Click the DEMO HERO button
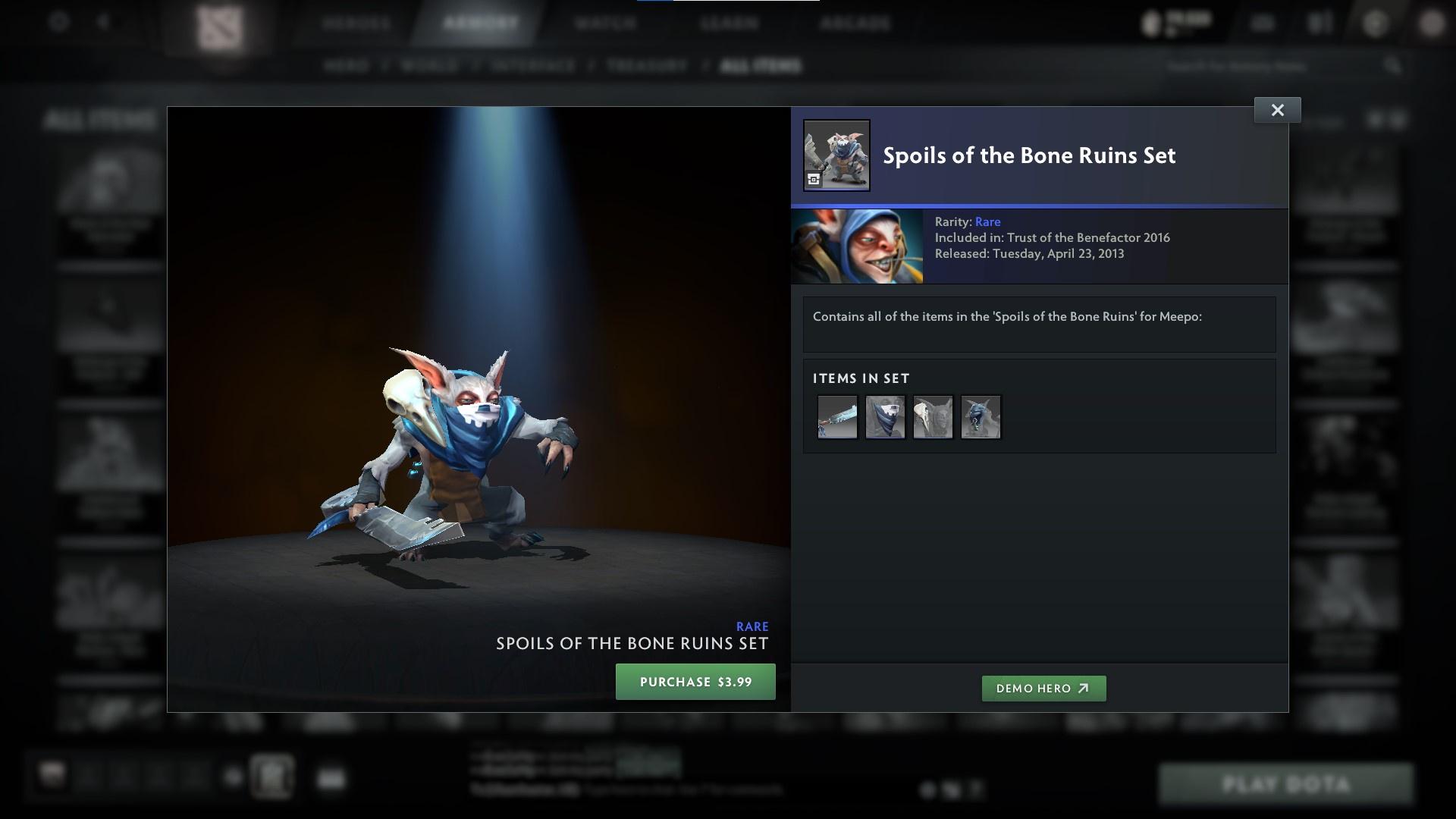 point(1043,689)
